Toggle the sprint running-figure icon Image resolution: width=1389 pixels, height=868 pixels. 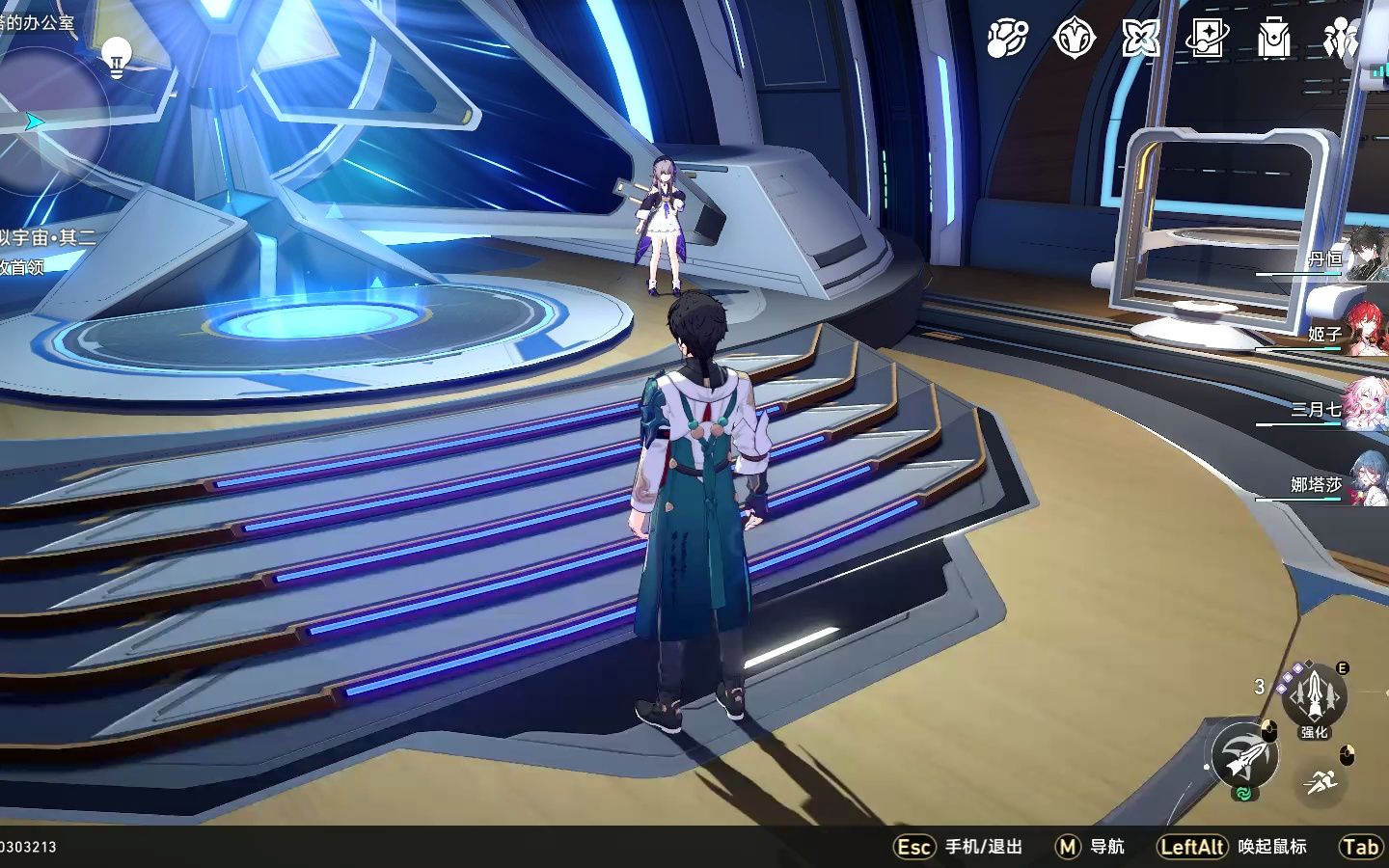pos(1321,780)
